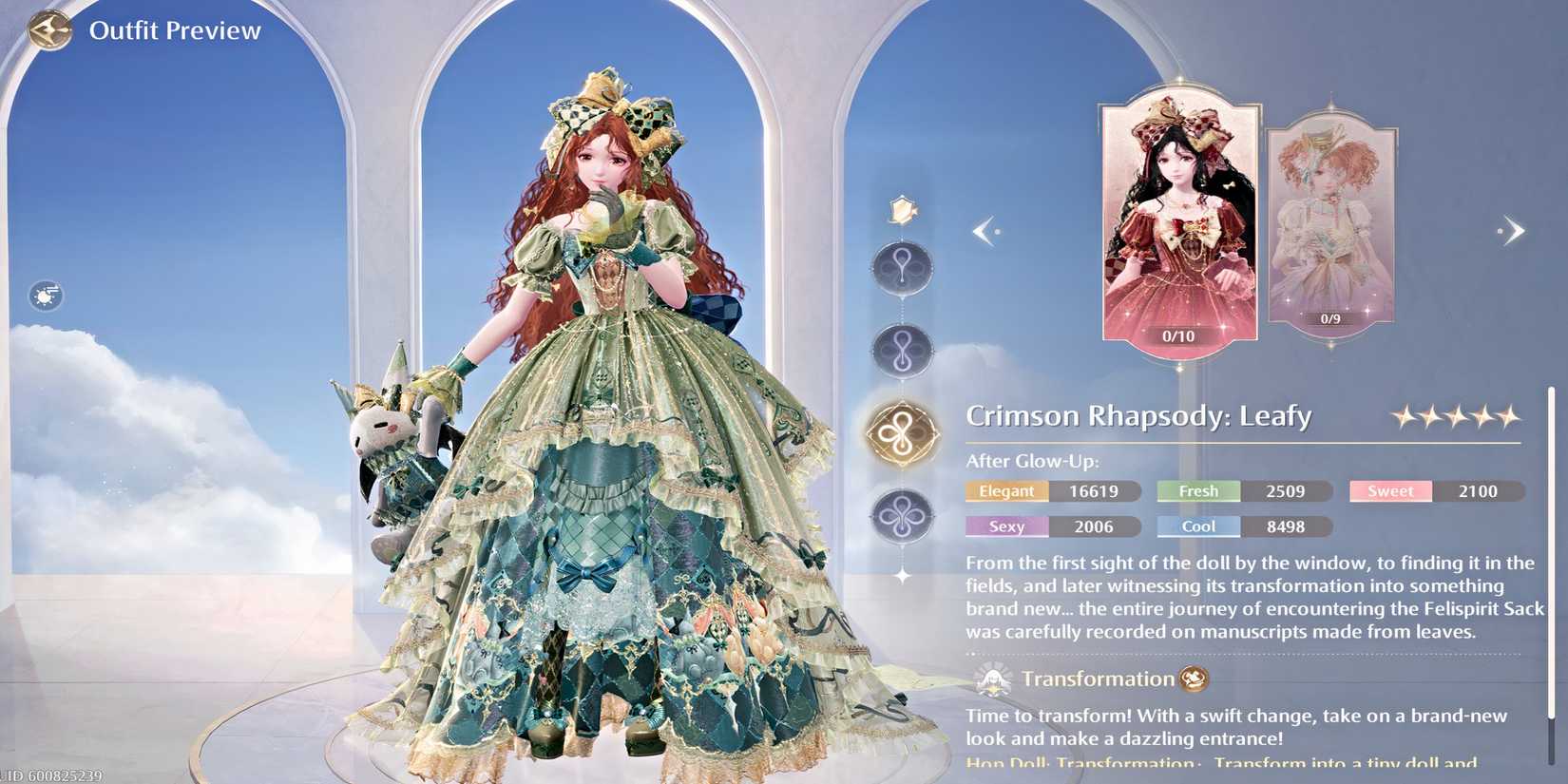This screenshot has width=1568, height=784.
Task: Advance to the next outfit via right chevron
Action: (1513, 230)
